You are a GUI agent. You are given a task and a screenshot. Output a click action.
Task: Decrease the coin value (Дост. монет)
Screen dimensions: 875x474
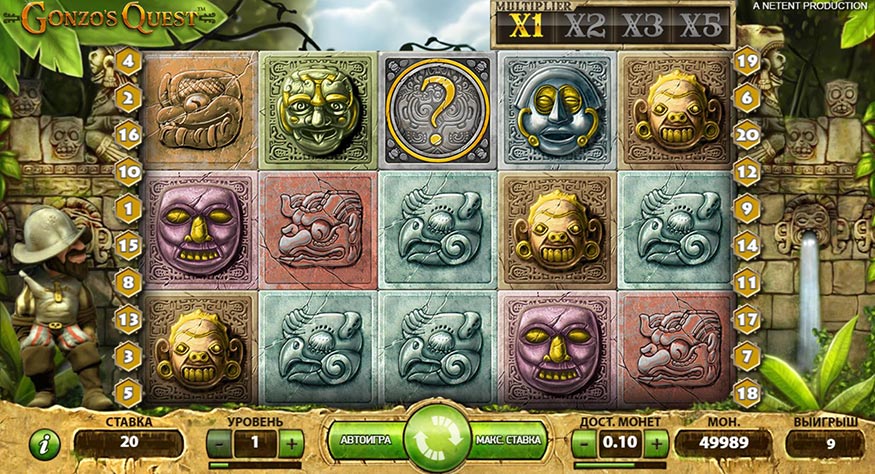coord(585,441)
